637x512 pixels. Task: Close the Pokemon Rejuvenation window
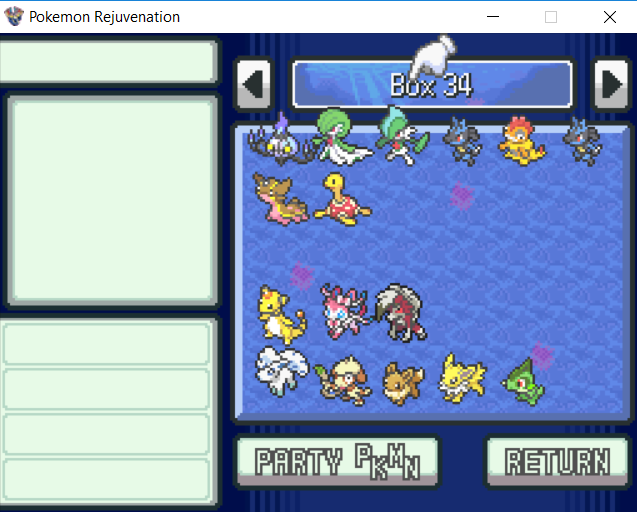[x=610, y=17]
